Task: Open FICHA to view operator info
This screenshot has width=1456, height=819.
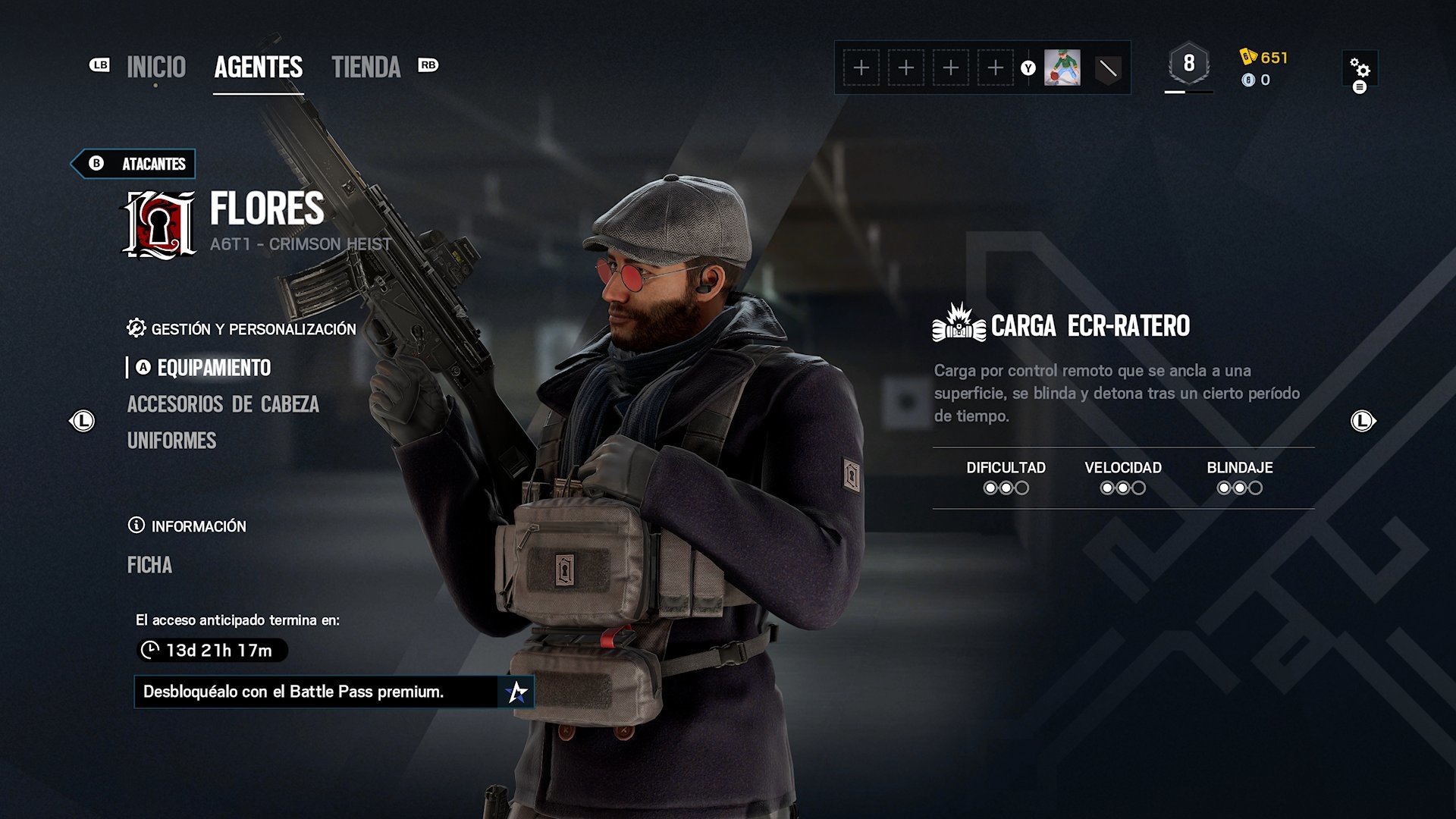Action: click(151, 565)
